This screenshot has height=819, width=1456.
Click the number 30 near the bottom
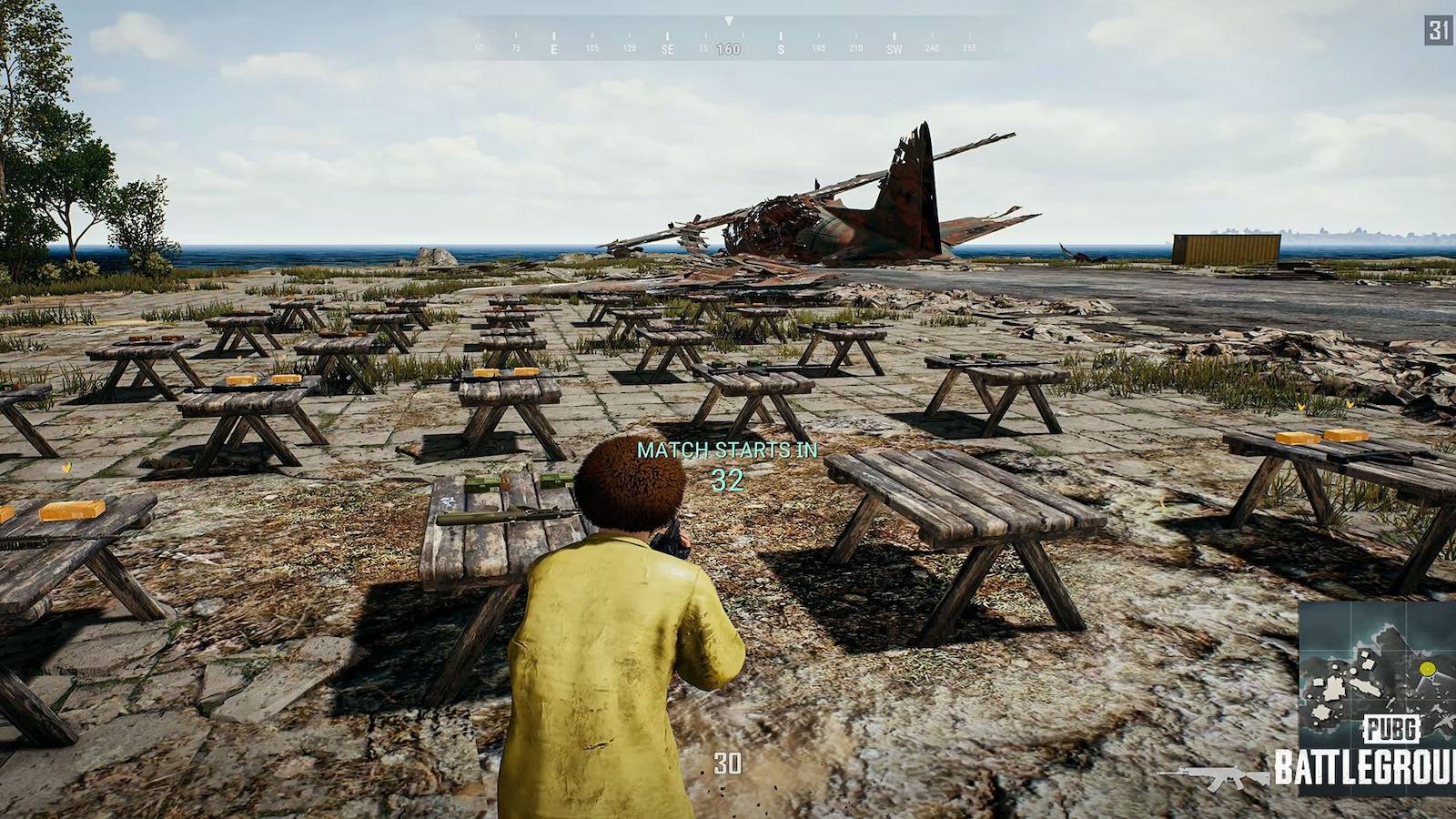tap(728, 763)
